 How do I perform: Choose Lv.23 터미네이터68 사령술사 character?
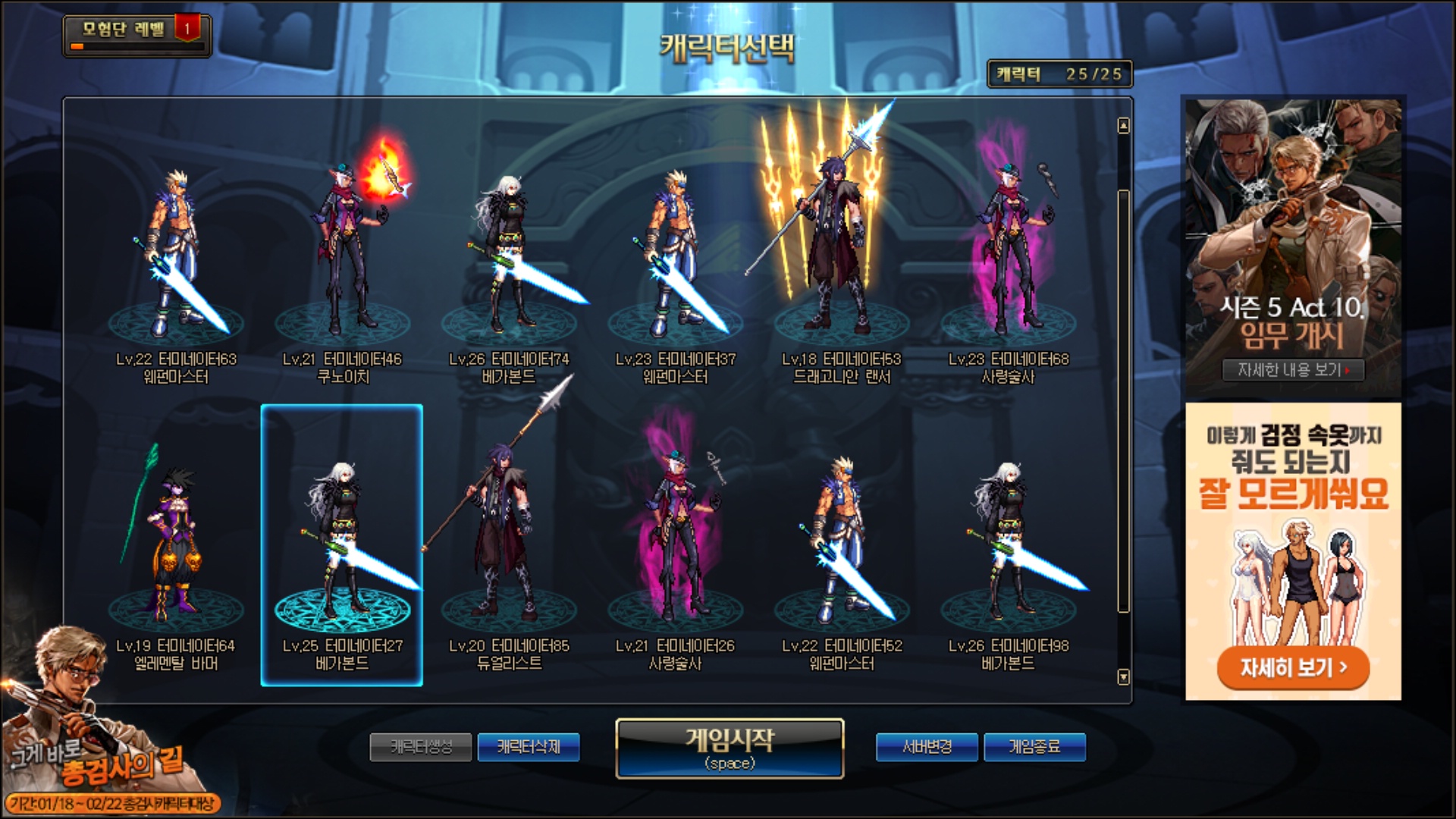tap(1009, 258)
